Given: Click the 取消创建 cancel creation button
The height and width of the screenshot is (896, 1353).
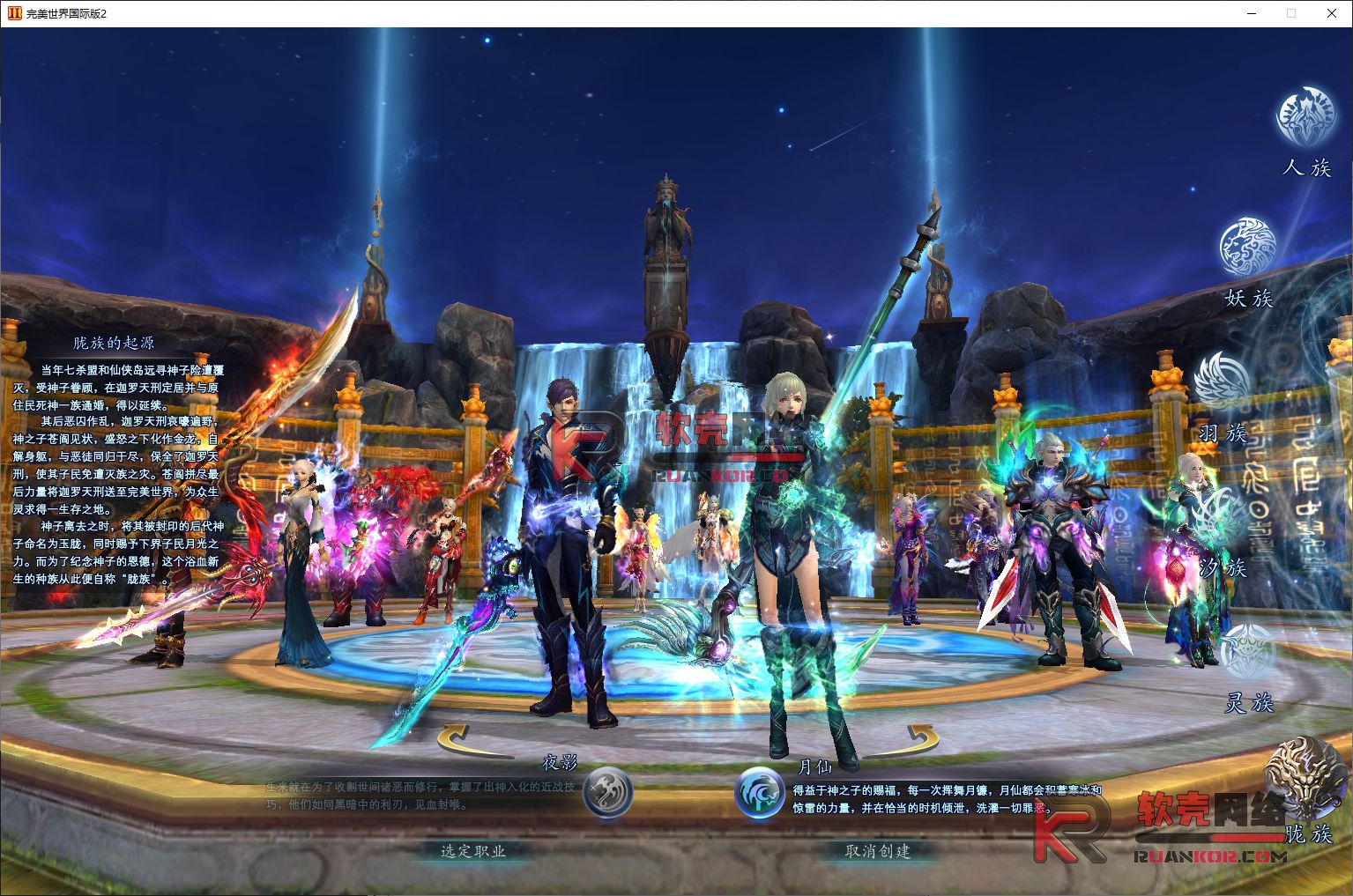Looking at the screenshot, I should click(x=877, y=851).
